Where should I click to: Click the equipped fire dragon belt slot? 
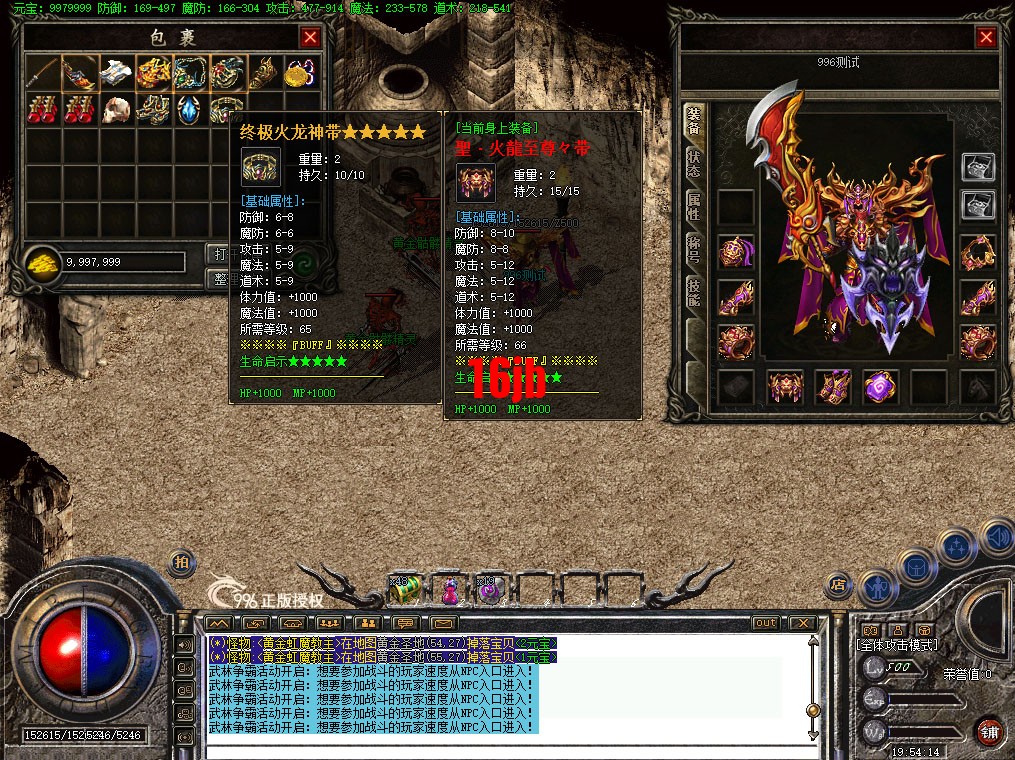coord(784,387)
